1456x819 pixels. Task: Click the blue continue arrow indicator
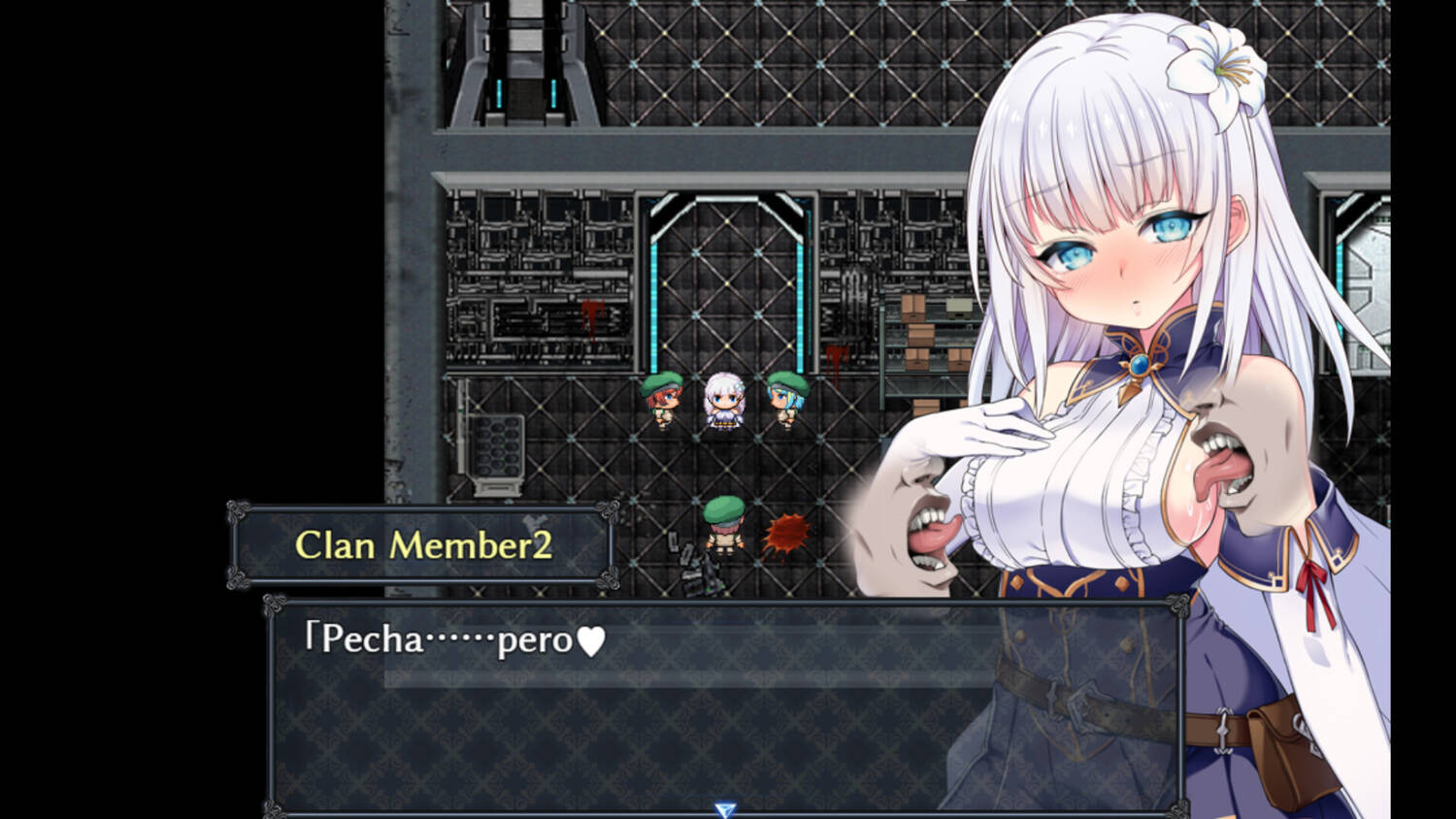click(x=724, y=809)
